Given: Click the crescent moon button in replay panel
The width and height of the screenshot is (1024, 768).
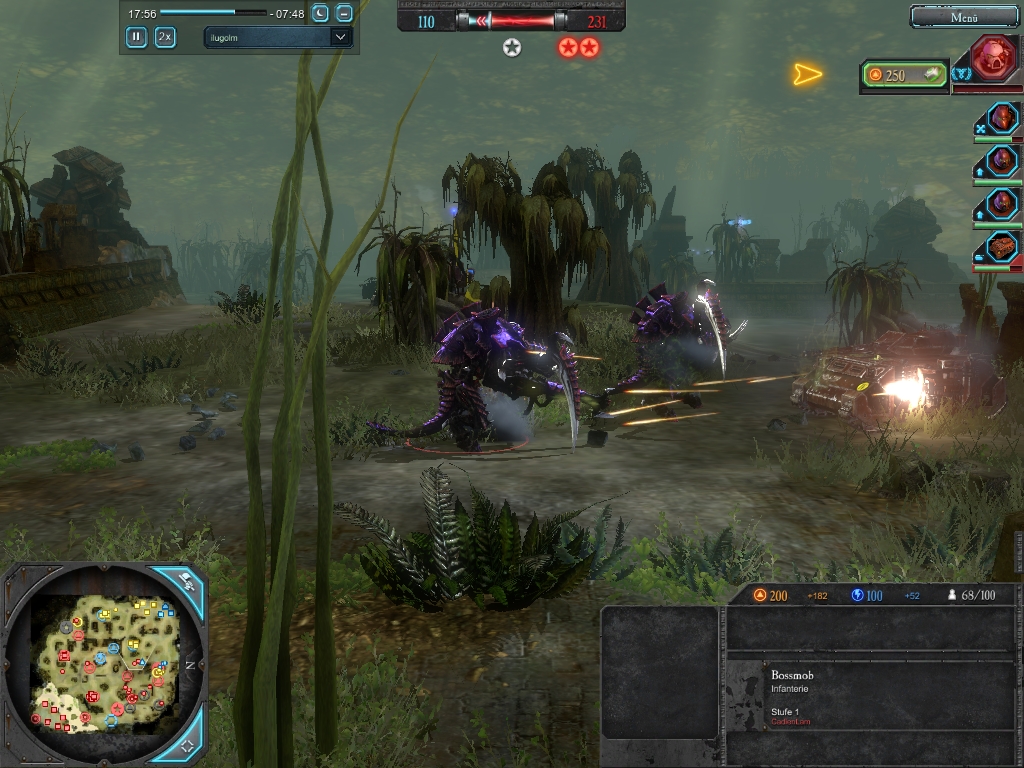Looking at the screenshot, I should tap(320, 13).
